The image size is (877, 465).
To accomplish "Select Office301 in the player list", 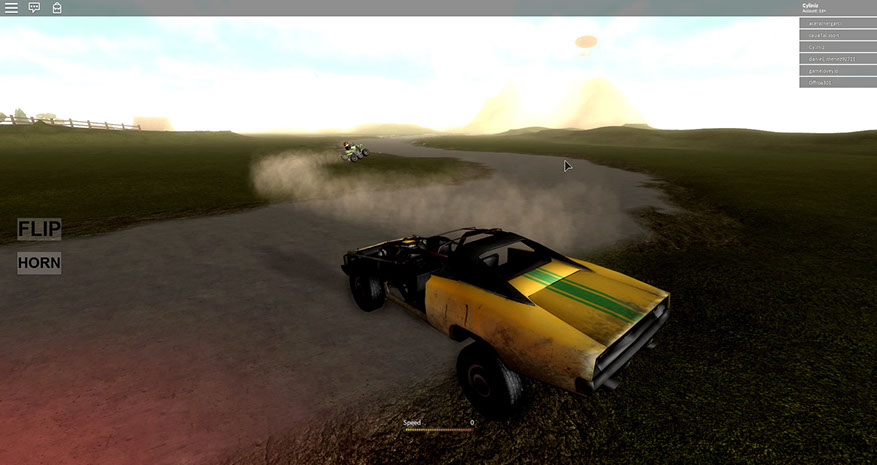I will 837,83.
